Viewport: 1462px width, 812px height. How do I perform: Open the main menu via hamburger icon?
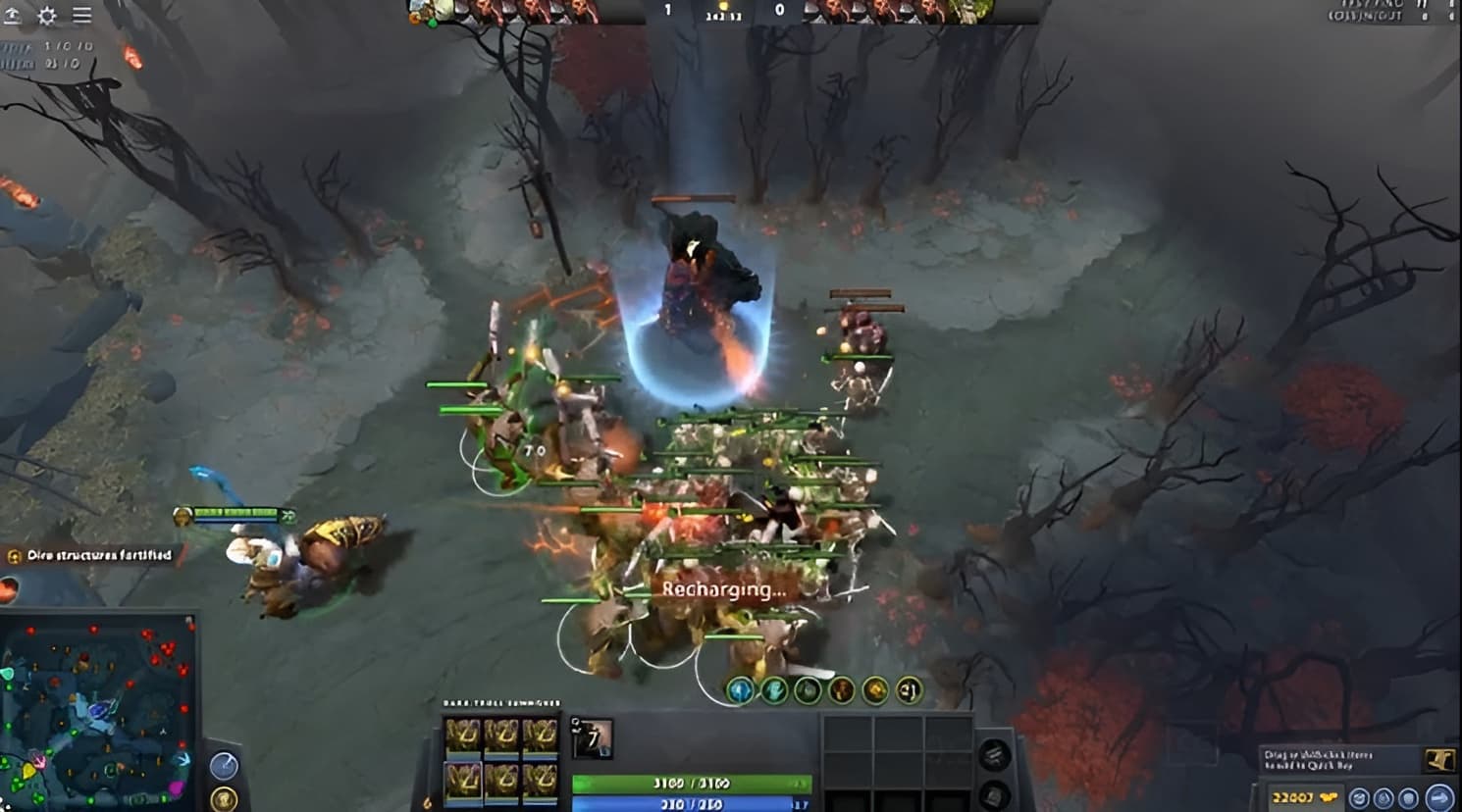81,15
